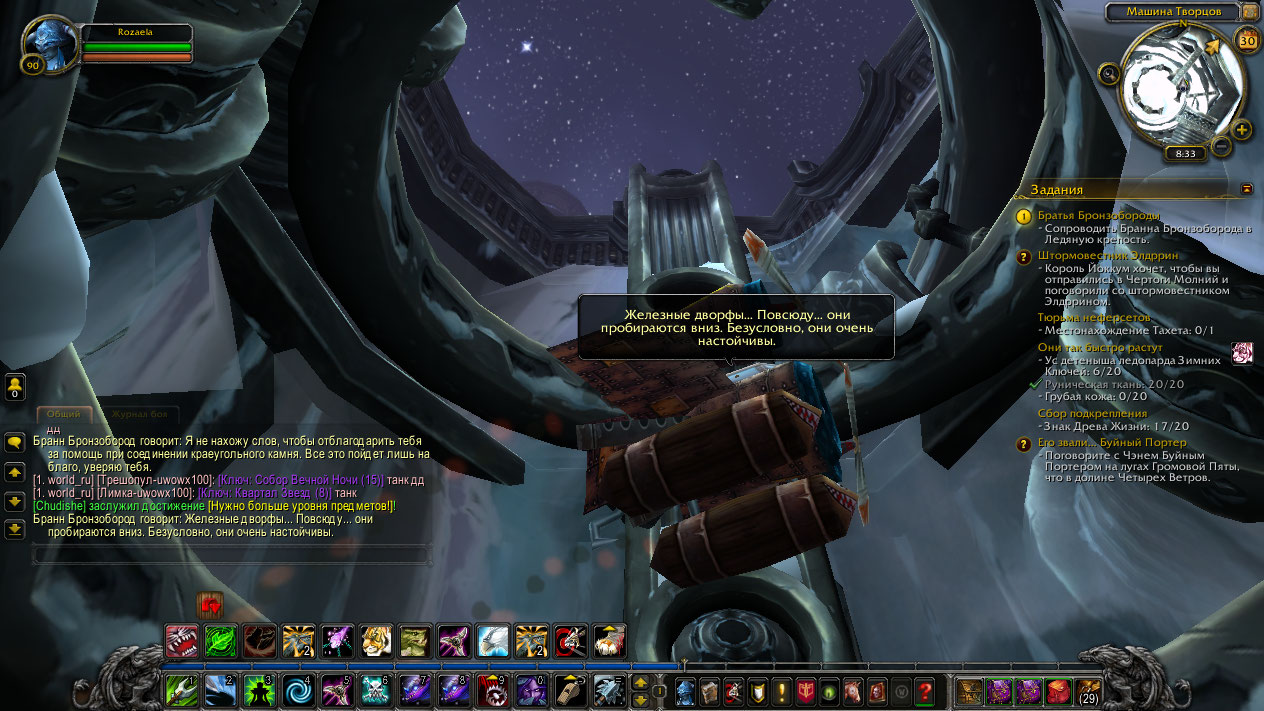This screenshot has height=711, width=1264.
Task: Activate the blue vortex ability in slot 4
Action: point(299,691)
